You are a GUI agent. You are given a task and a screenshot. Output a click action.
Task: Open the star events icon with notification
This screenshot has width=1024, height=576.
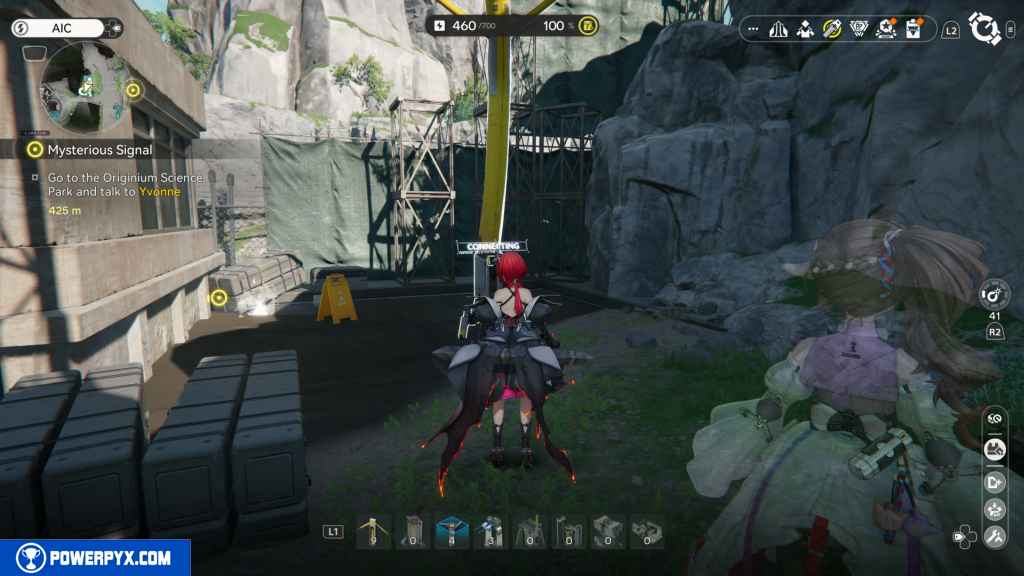coord(886,29)
